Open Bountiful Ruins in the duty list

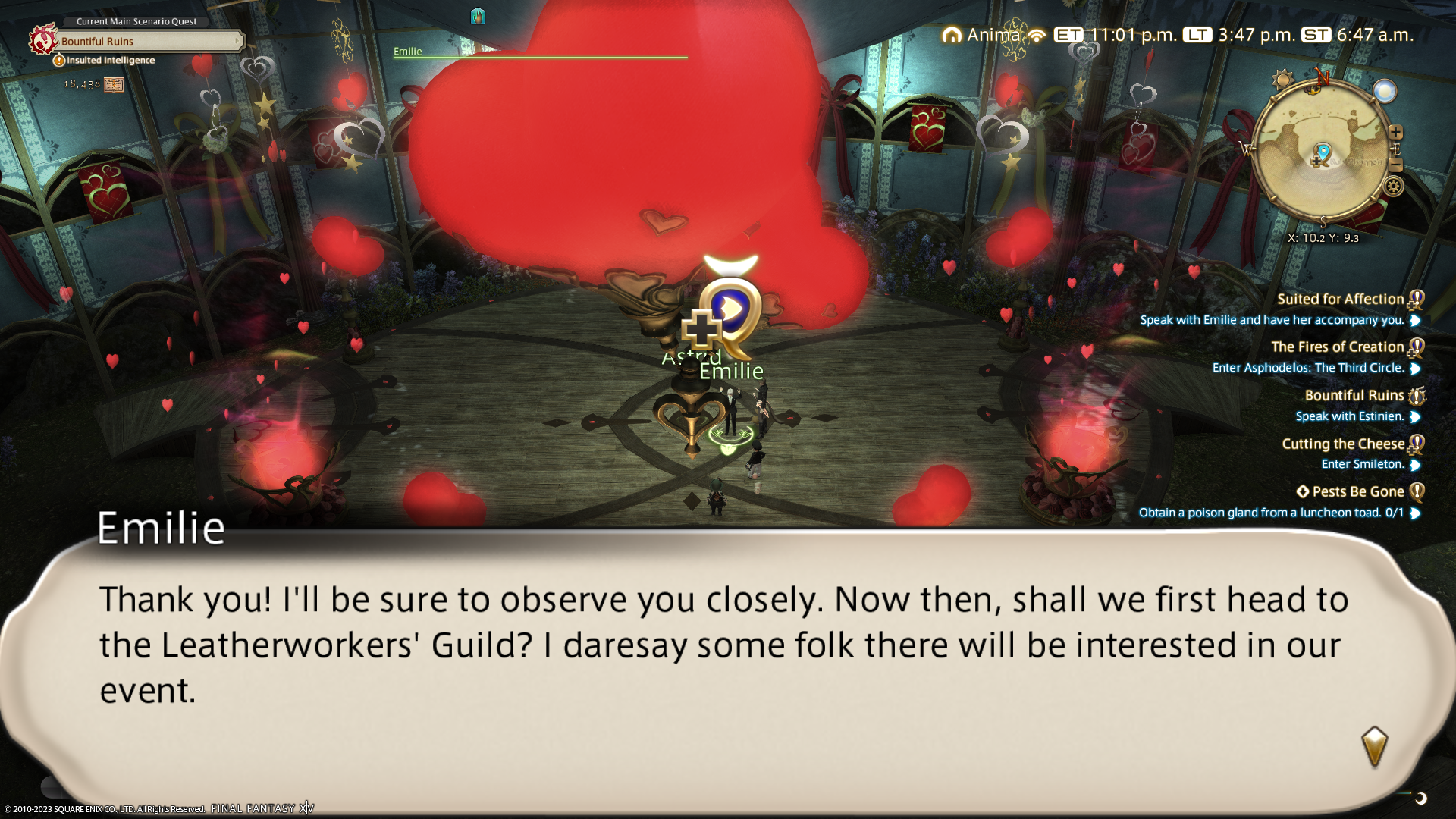tap(1354, 395)
